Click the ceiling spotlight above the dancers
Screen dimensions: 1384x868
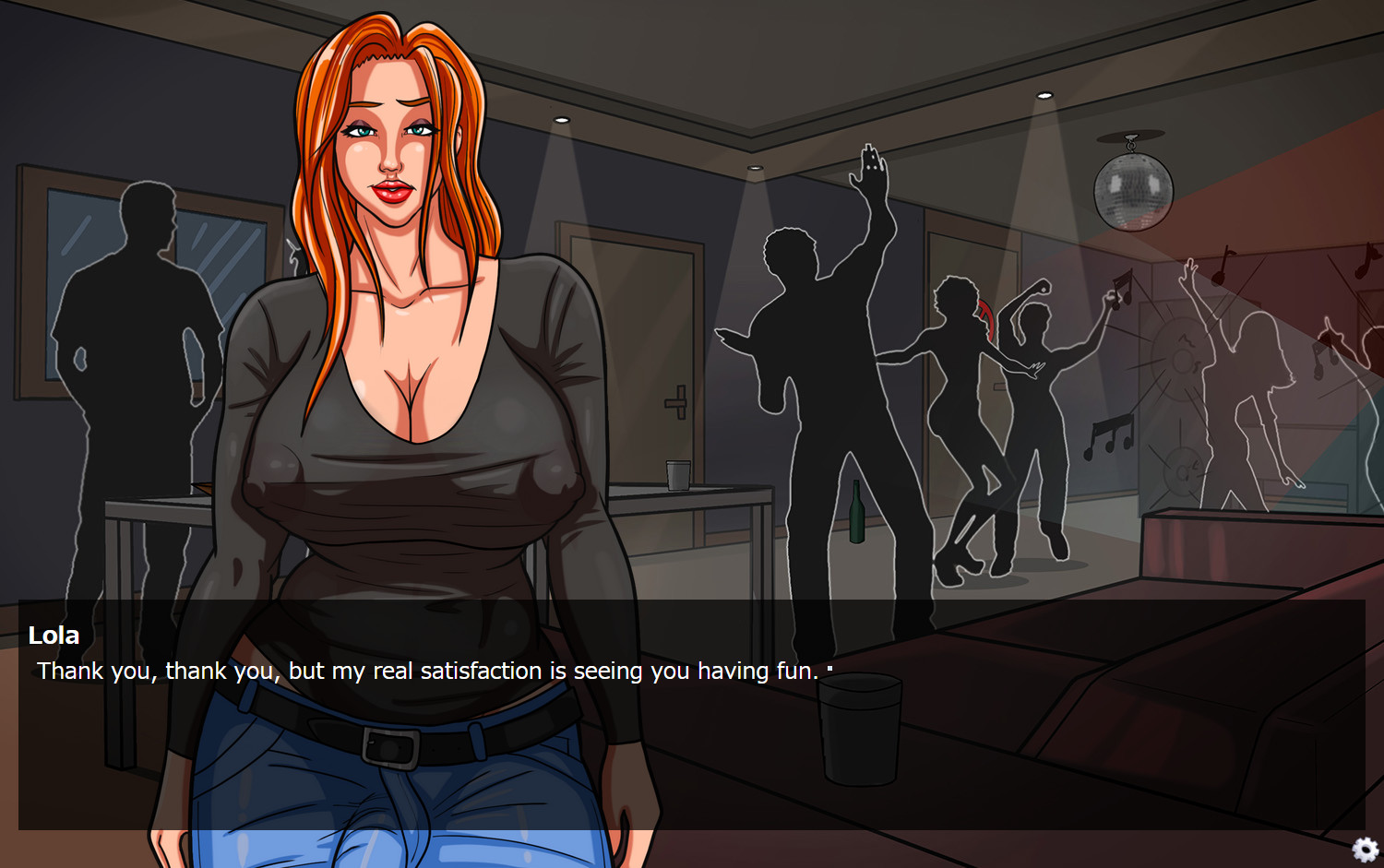point(1043,92)
